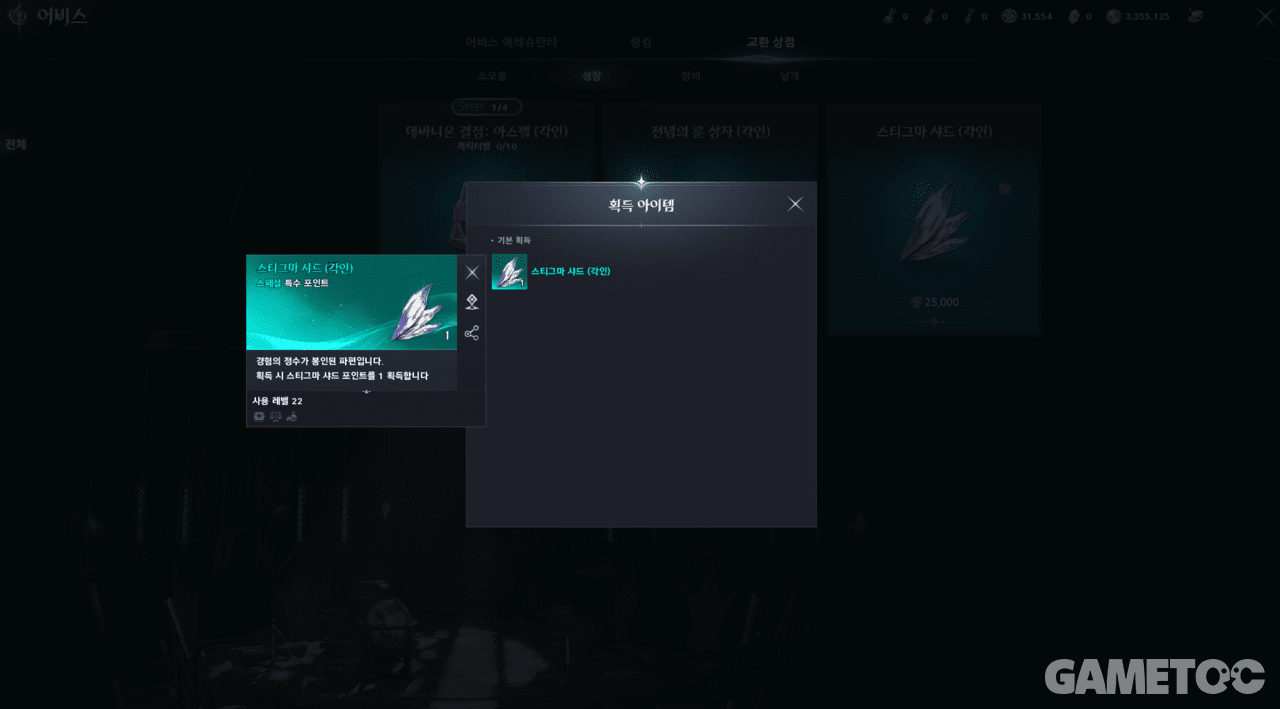This screenshot has height=709, width=1280.
Task: Select the 전체 filter on the left
Action: click(16, 145)
